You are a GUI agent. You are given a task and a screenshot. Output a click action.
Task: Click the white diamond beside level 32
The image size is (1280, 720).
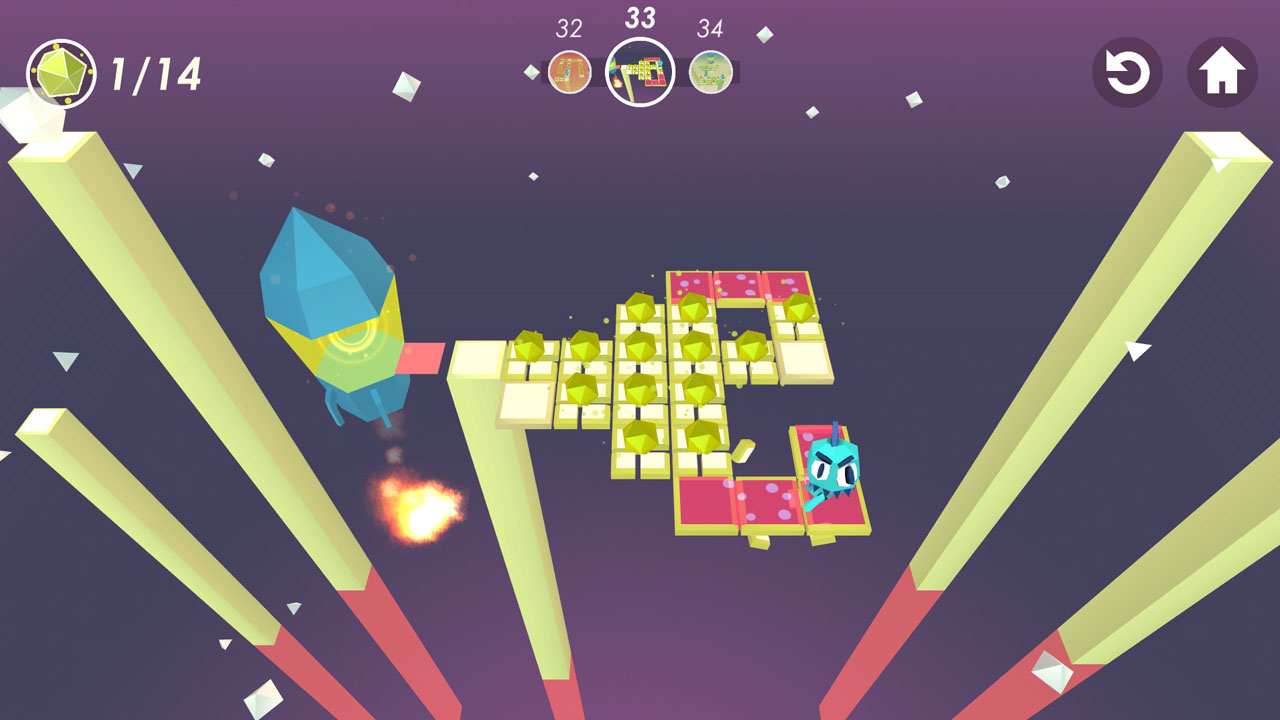[531, 72]
